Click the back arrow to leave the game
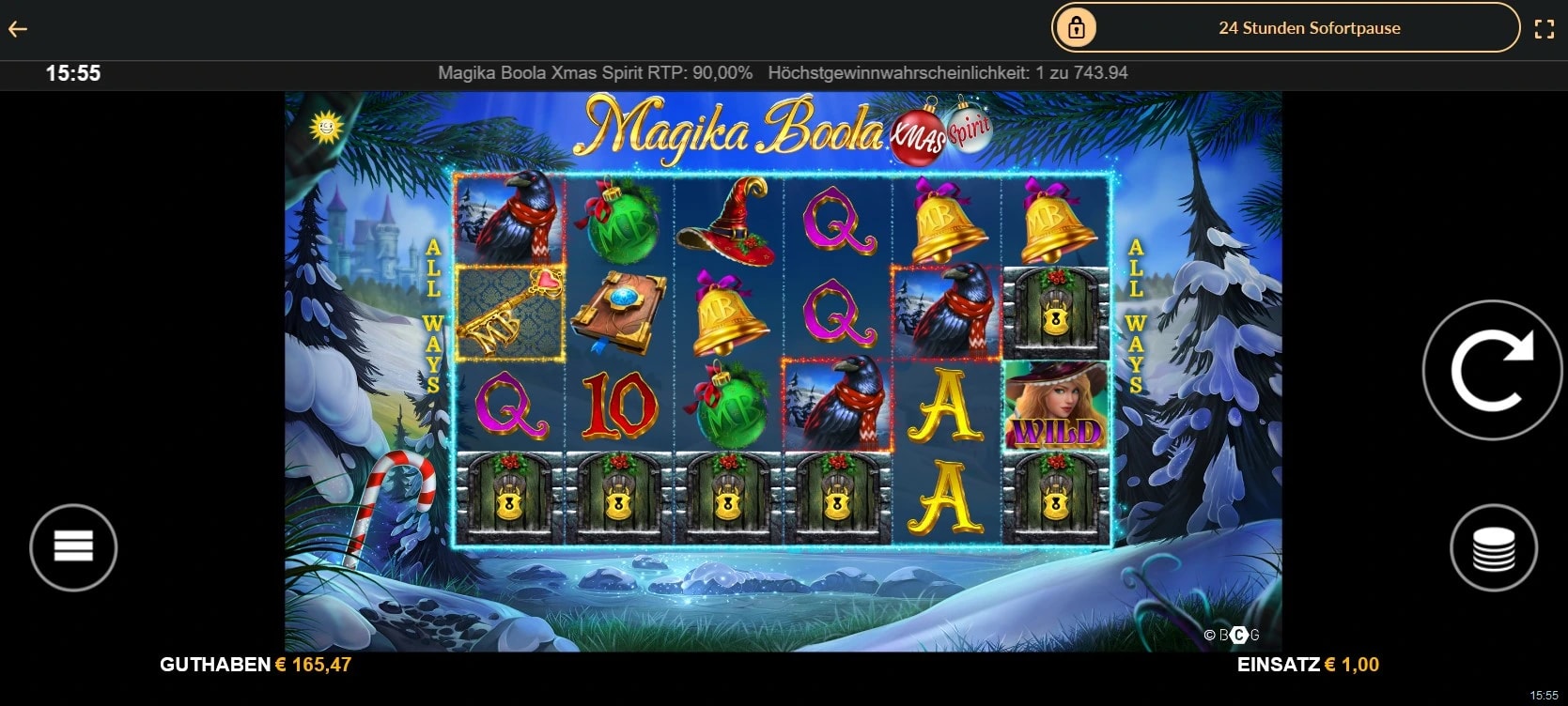 click(x=16, y=27)
